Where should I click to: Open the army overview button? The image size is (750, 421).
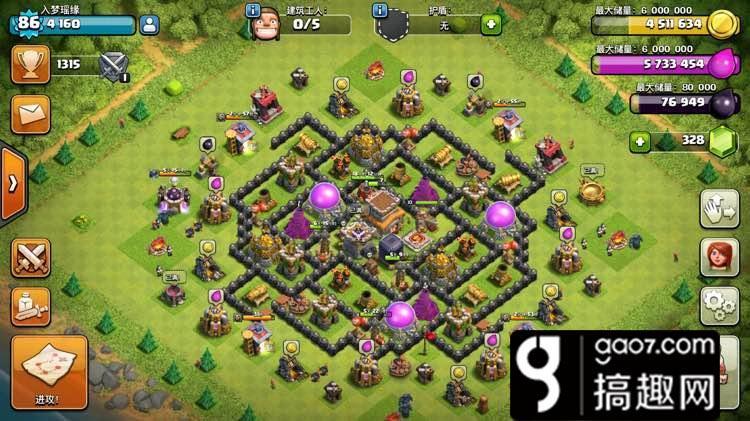click(29, 305)
